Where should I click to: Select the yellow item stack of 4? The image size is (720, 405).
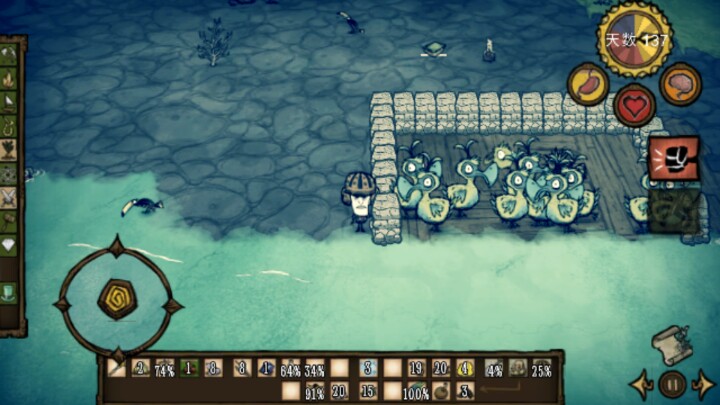465,368
